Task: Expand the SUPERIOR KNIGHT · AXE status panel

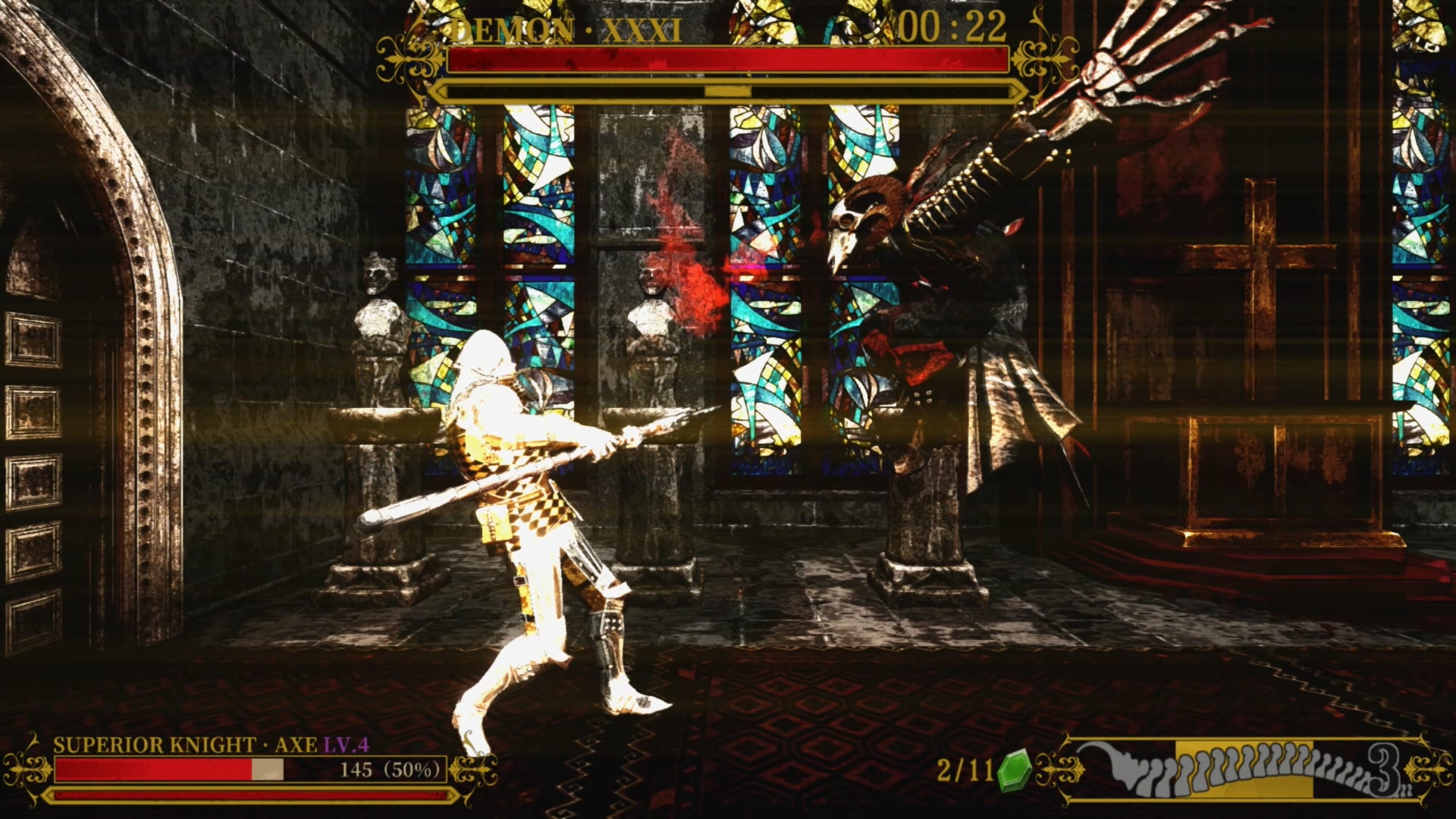Action: (x=227, y=766)
